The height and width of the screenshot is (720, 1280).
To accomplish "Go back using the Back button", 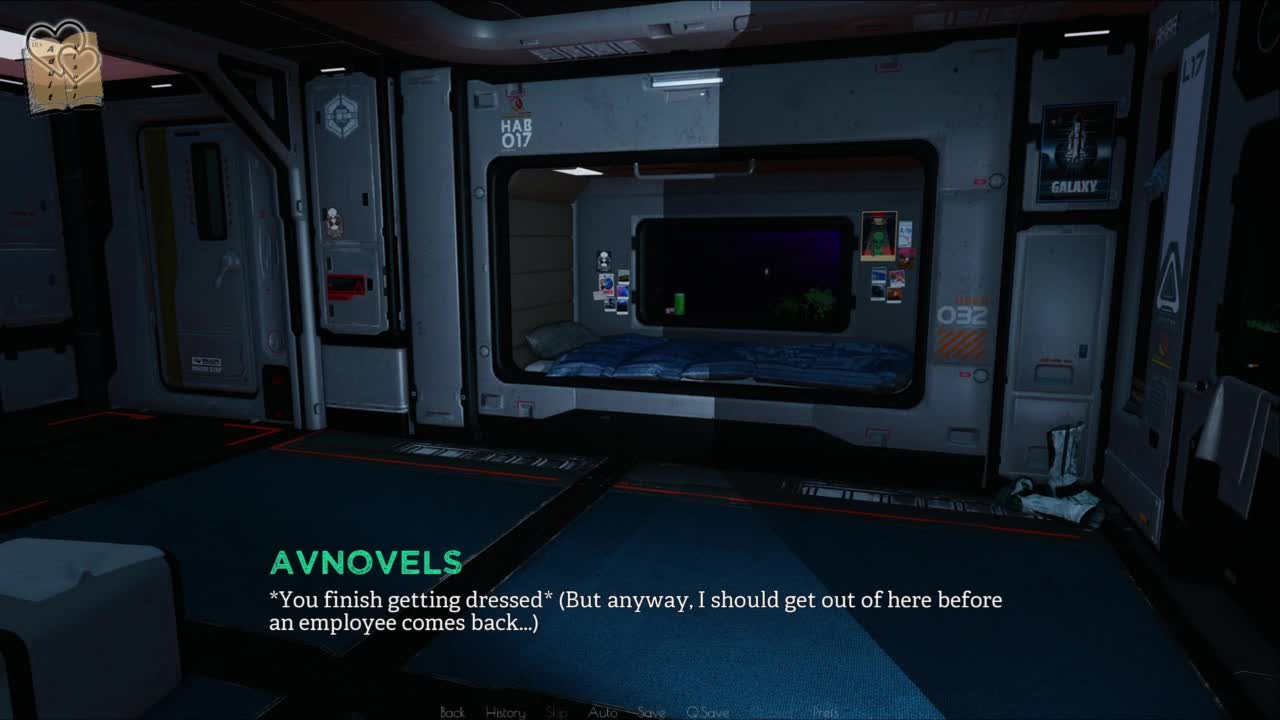I will (452, 712).
